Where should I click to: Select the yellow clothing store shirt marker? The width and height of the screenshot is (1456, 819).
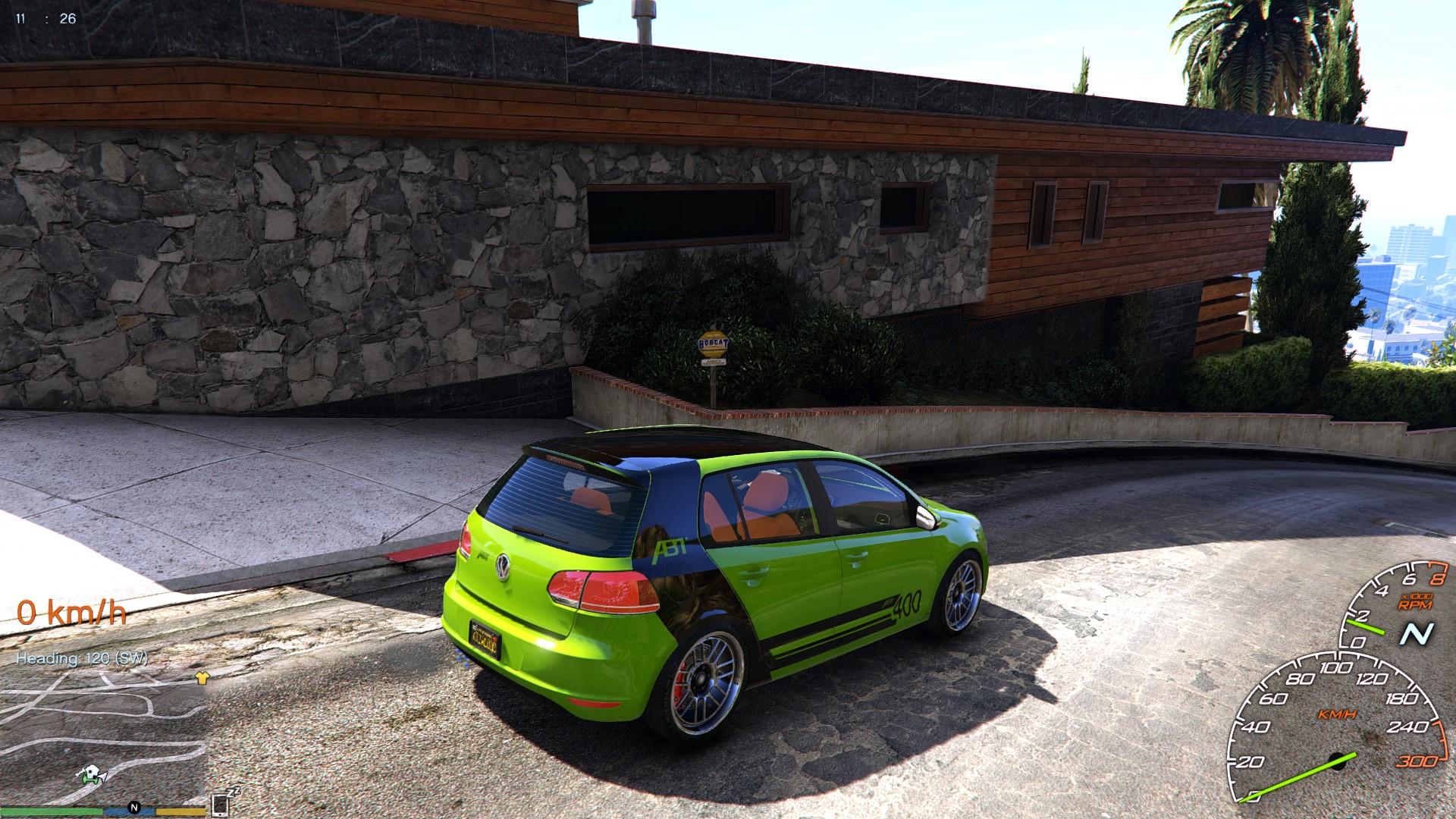click(x=201, y=679)
